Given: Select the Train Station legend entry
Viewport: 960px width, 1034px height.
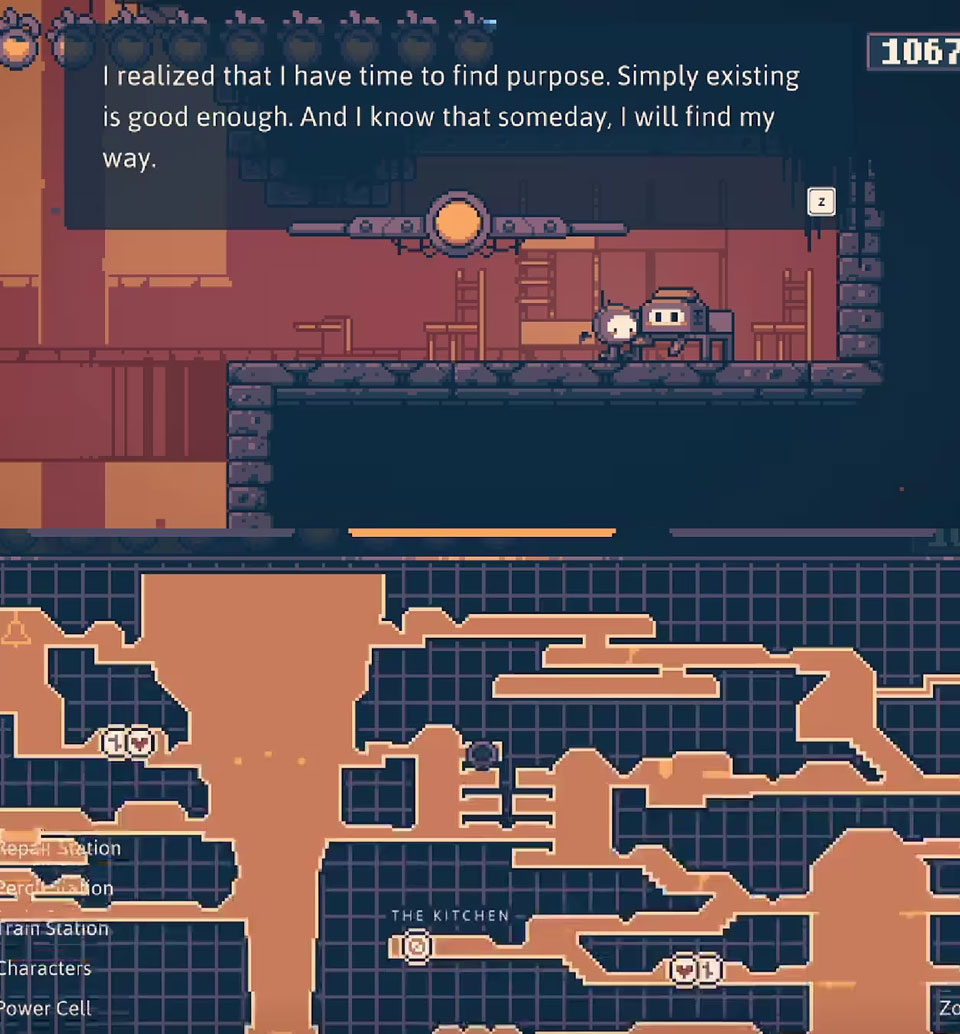Looking at the screenshot, I should 55,929.
